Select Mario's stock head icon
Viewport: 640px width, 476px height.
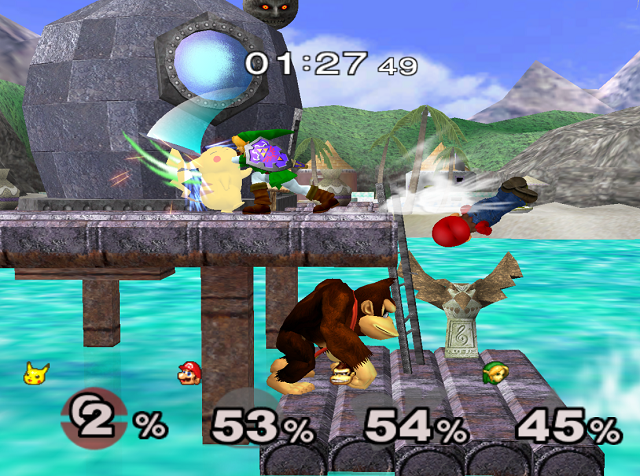[188, 374]
